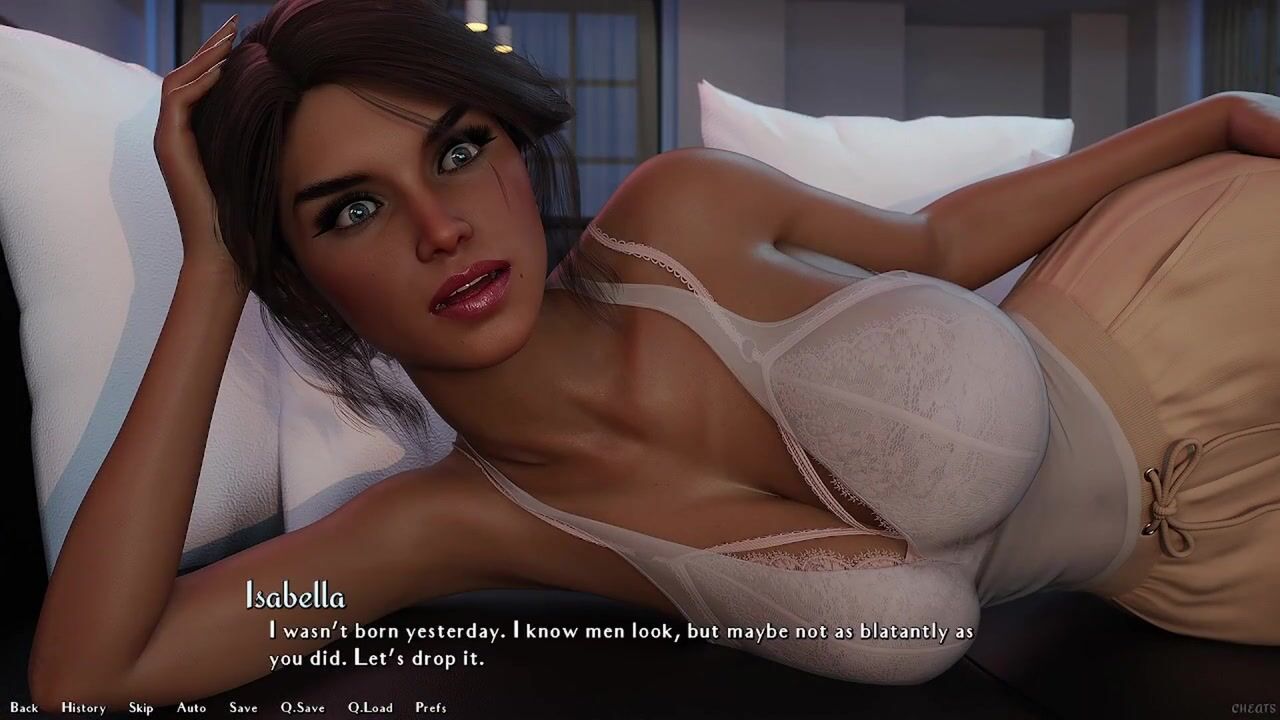Open the Save menu

pyautogui.click(x=243, y=707)
